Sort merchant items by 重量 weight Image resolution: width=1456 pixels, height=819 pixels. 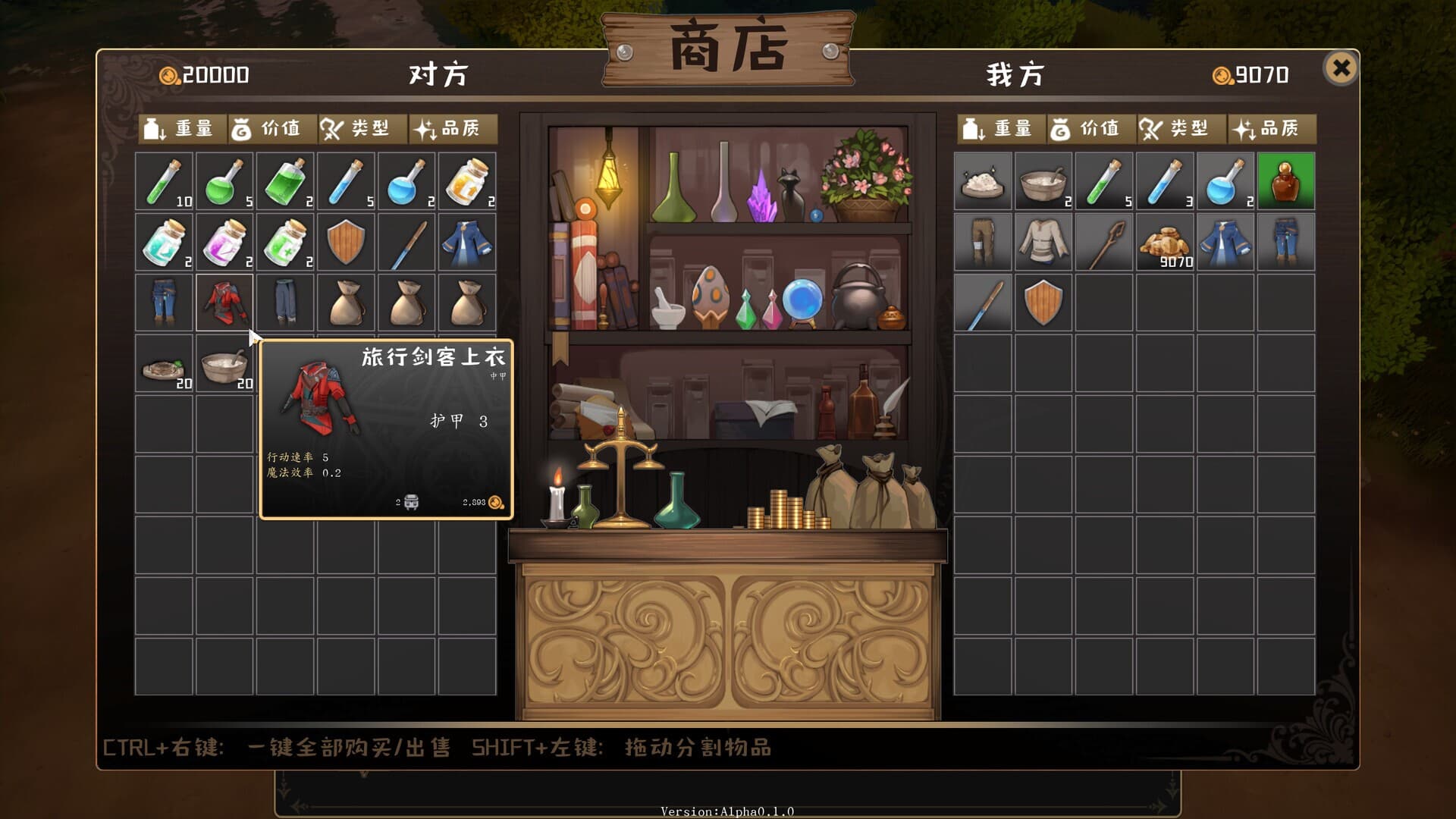click(182, 128)
